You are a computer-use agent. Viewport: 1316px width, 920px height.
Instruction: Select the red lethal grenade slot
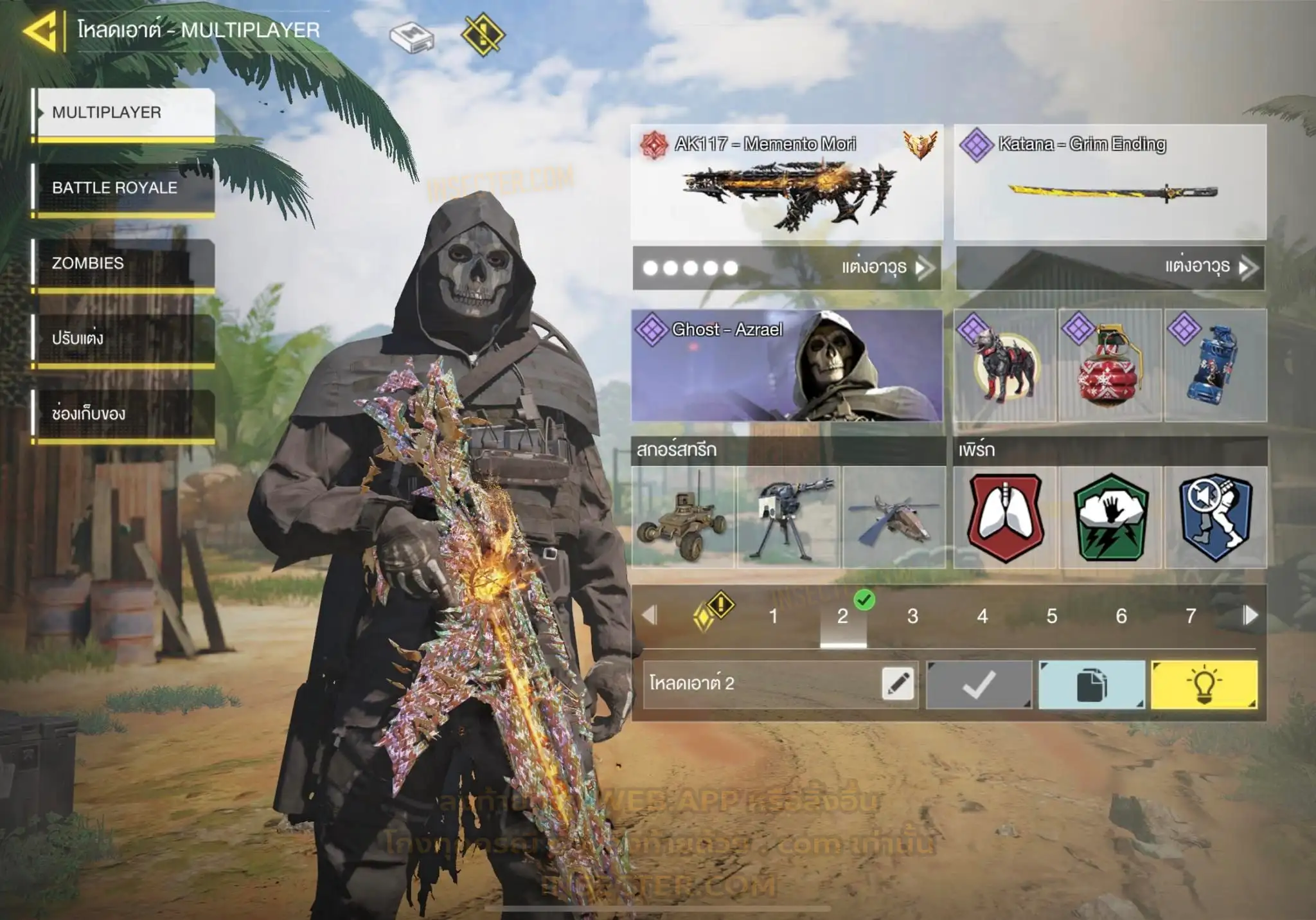point(1110,366)
